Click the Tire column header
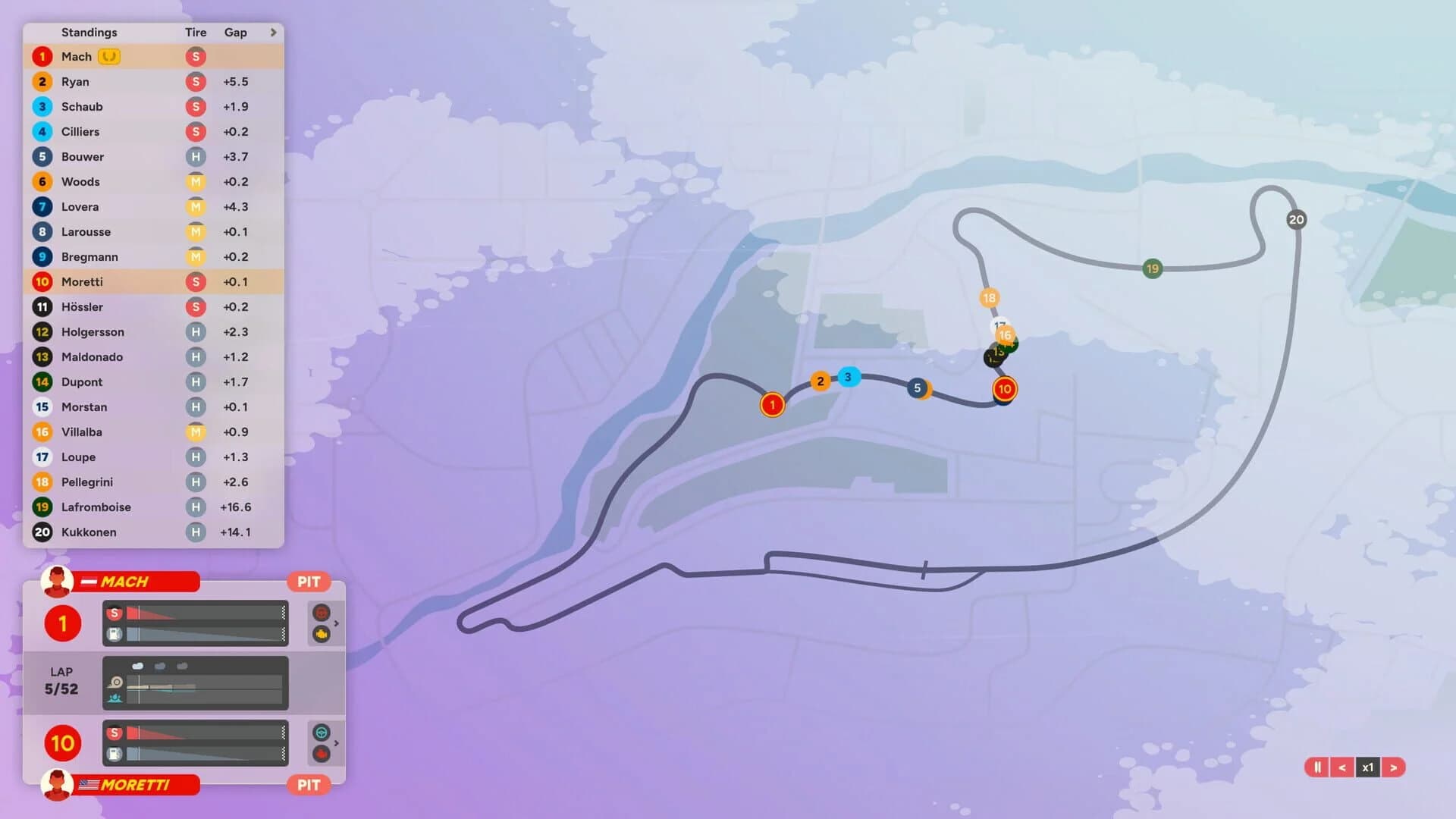The height and width of the screenshot is (819, 1456). (196, 33)
